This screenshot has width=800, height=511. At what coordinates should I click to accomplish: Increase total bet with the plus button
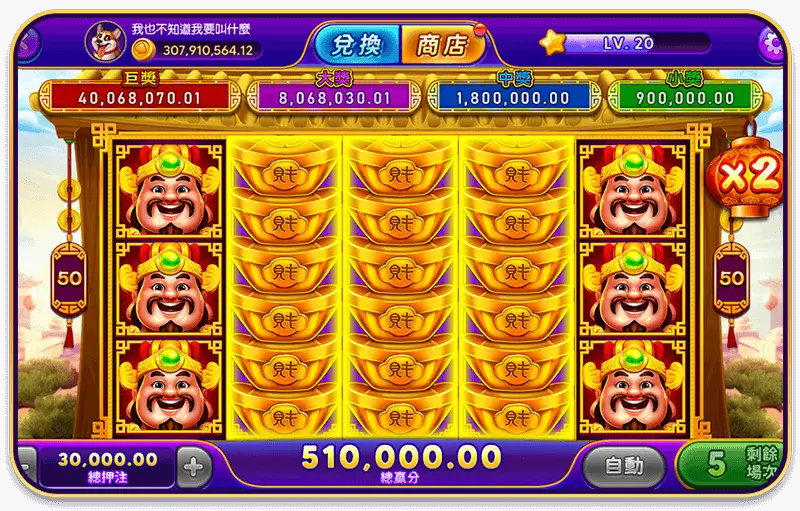195,466
